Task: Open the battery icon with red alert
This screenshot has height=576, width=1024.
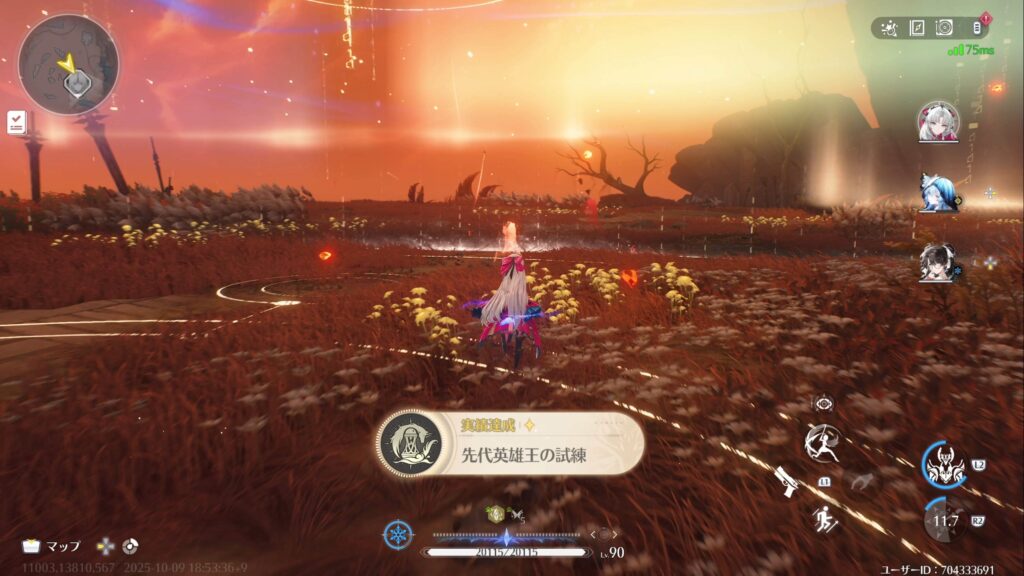Action: tap(977, 28)
